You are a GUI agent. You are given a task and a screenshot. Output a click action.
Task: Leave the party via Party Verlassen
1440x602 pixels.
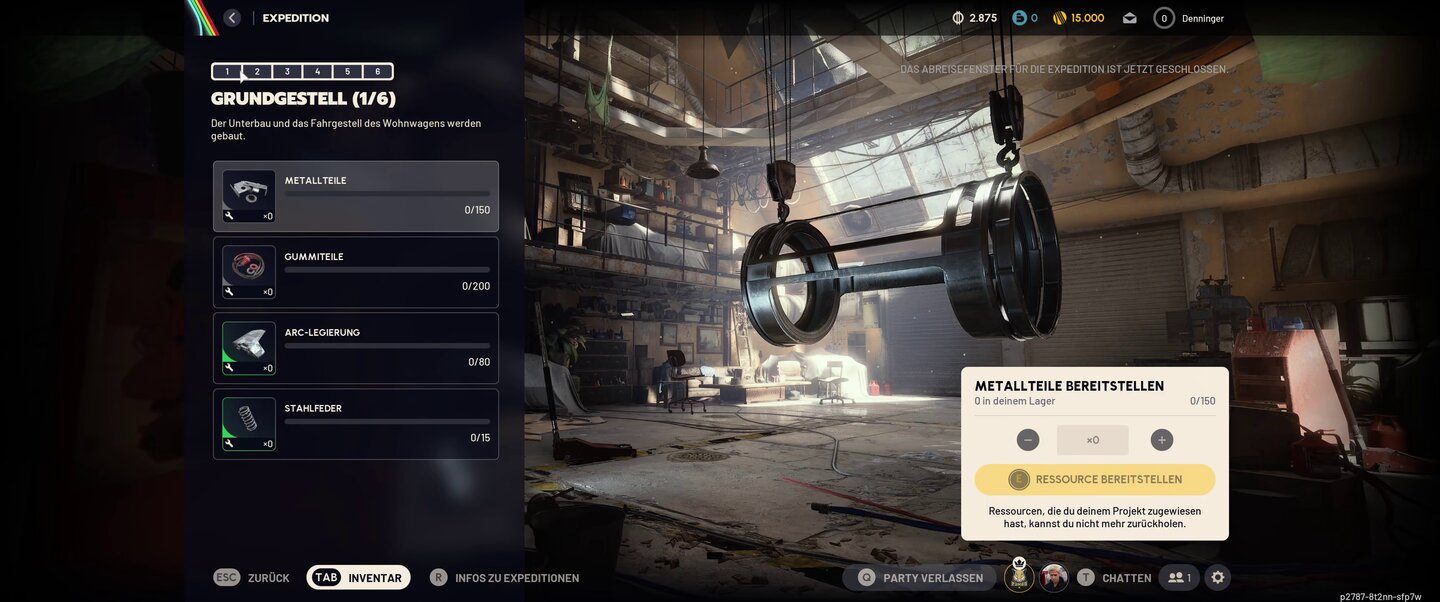point(921,577)
